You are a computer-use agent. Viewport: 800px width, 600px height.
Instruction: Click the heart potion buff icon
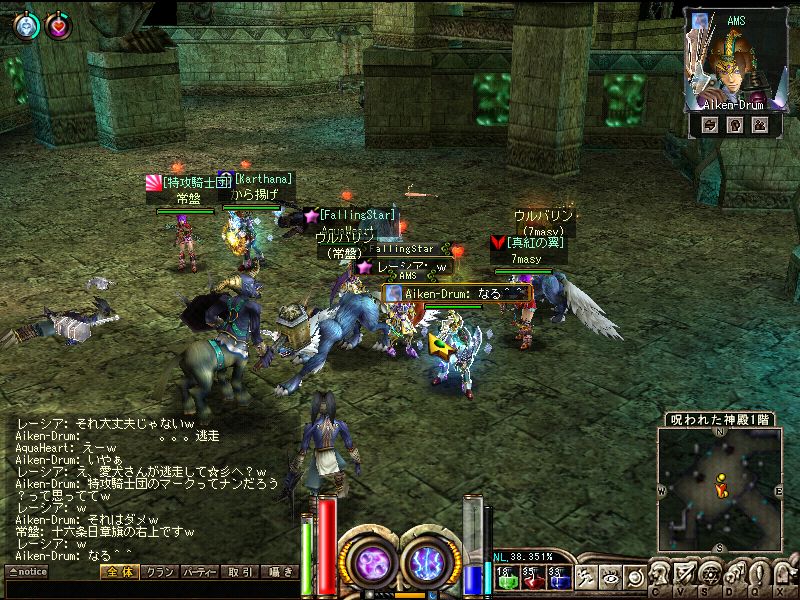point(57,26)
